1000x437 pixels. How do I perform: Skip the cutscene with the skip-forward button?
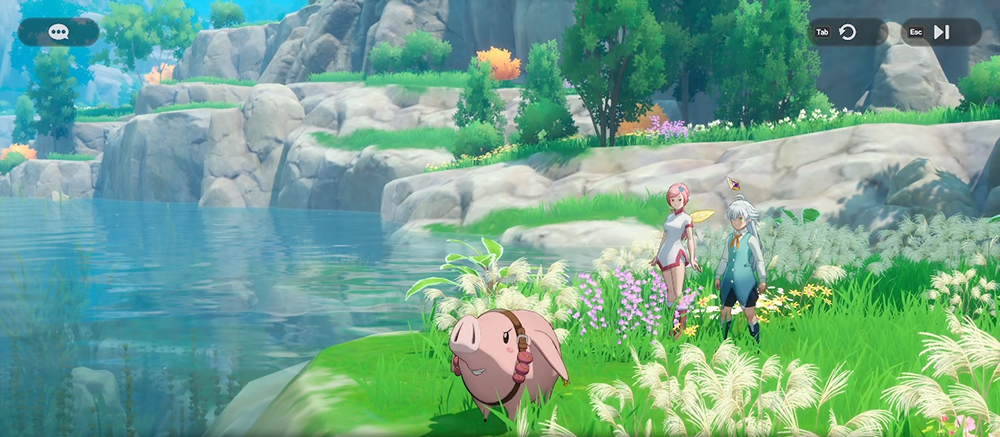pyautogui.click(x=941, y=32)
